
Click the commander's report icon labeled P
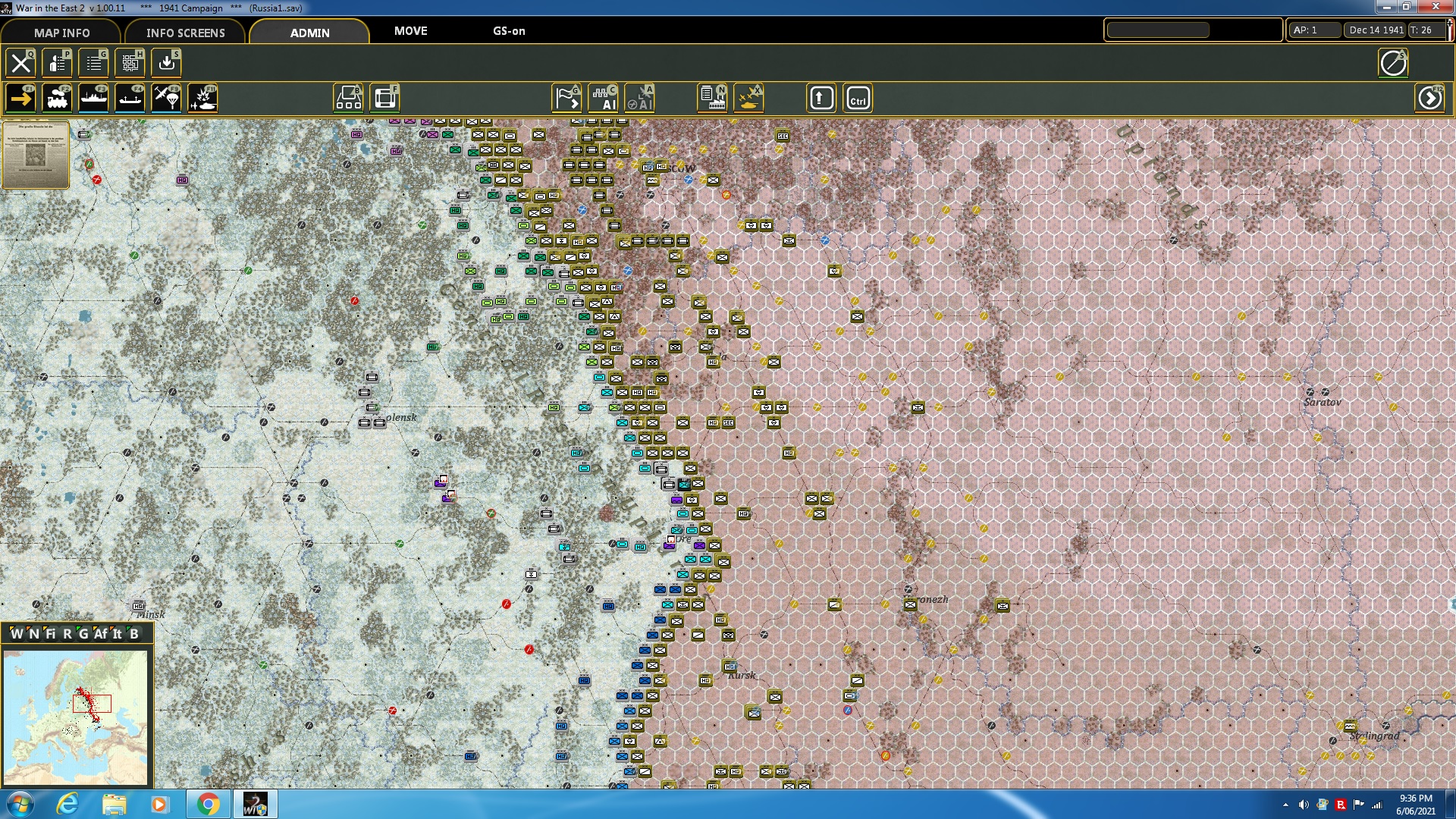pyautogui.click(x=57, y=63)
